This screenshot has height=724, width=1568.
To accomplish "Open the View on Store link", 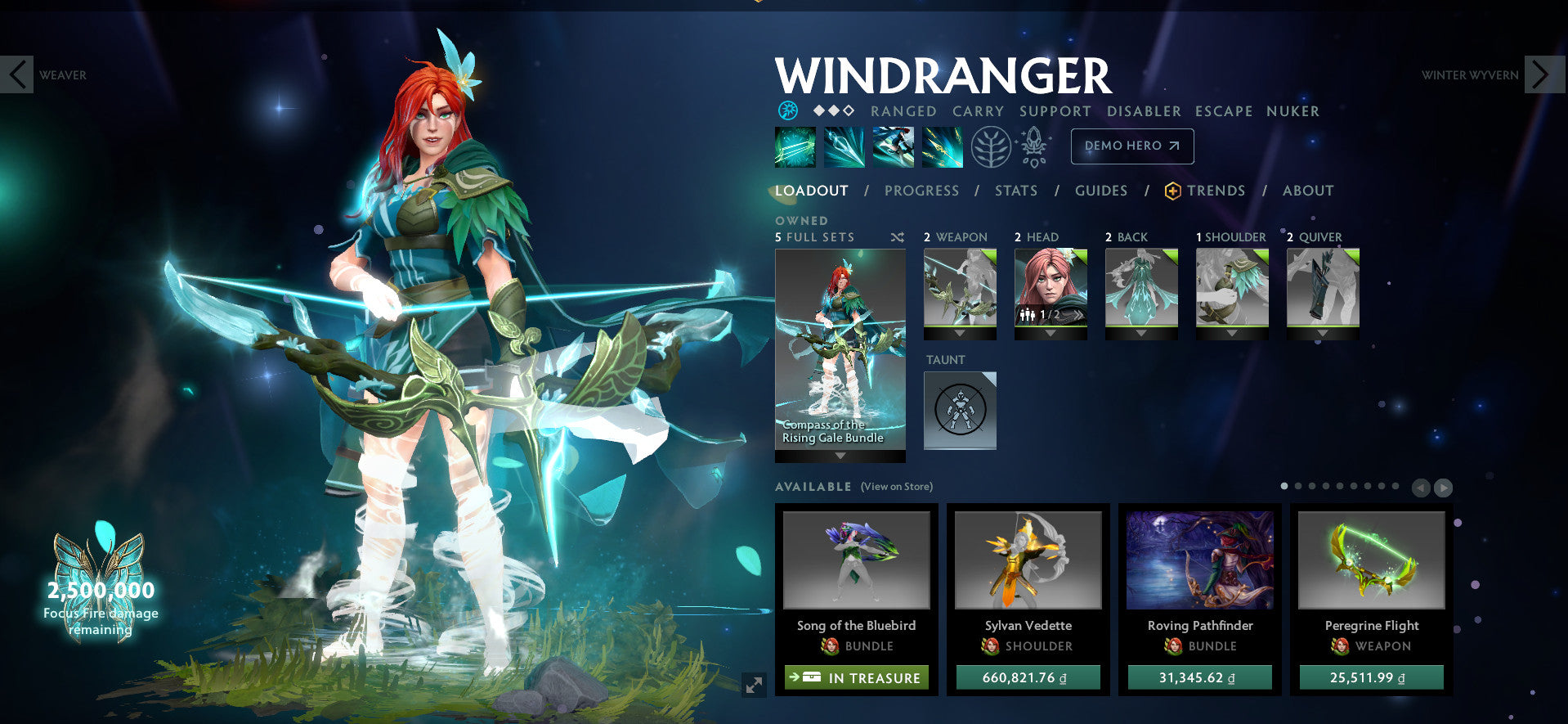I will pos(895,486).
